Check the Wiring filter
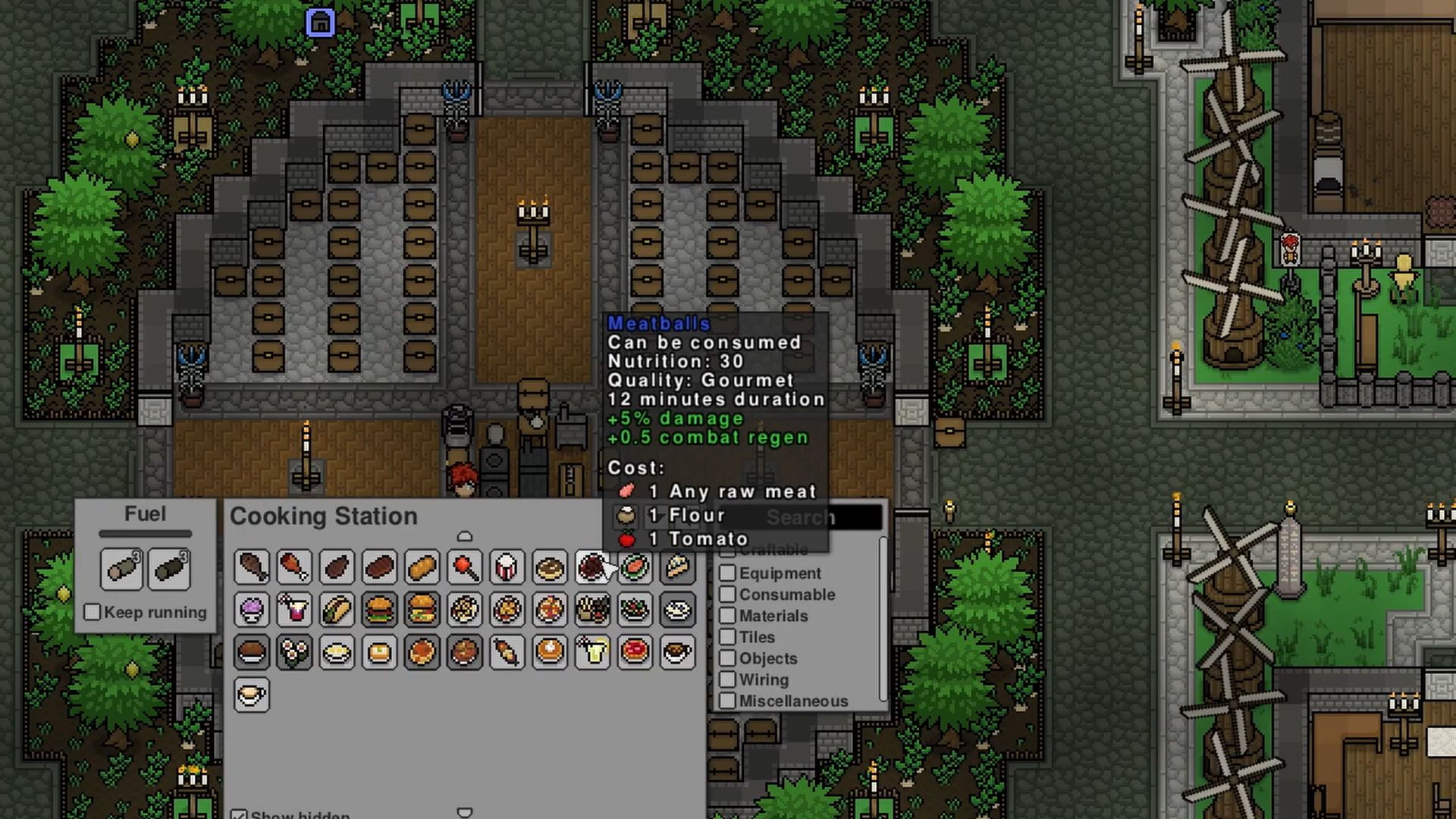The height and width of the screenshot is (819, 1456). (x=728, y=679)
